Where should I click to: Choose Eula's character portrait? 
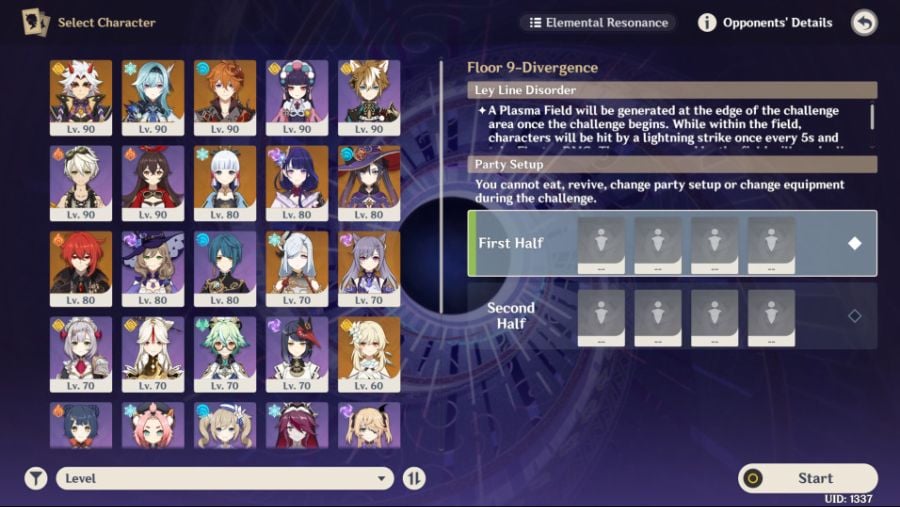click(x=153, y=97)
